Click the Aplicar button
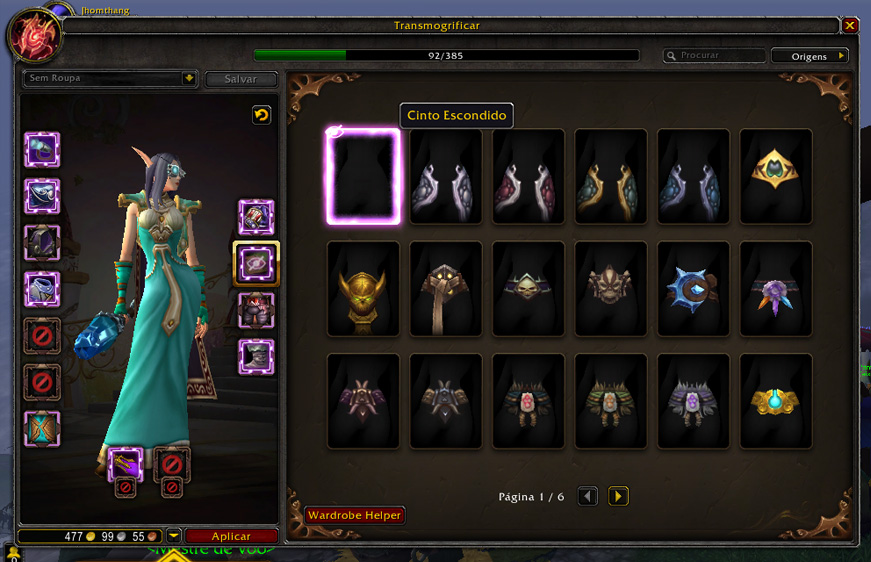Image resolution: width=871 pixels, height=562 pixels. pos(231,537)
